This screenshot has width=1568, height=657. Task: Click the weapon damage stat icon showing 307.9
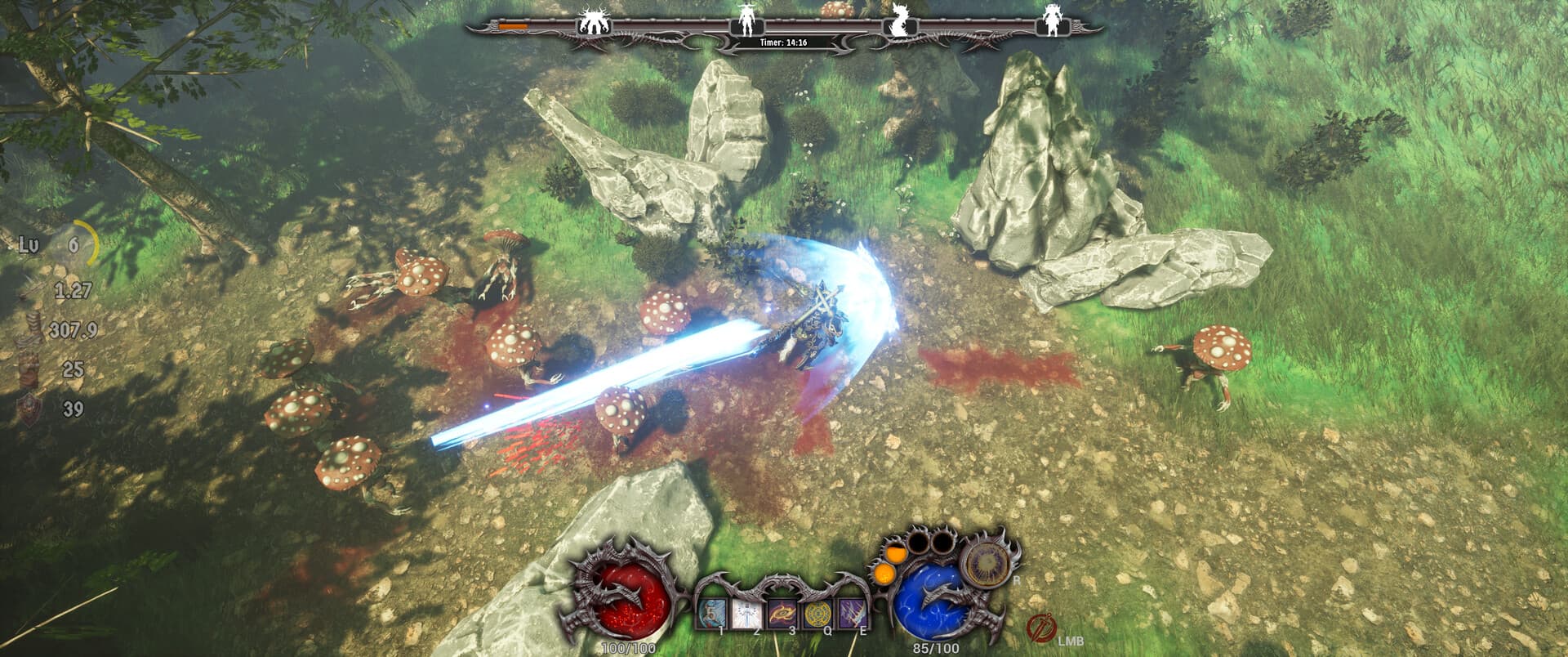pyautogui.click(x=33, y=327)
